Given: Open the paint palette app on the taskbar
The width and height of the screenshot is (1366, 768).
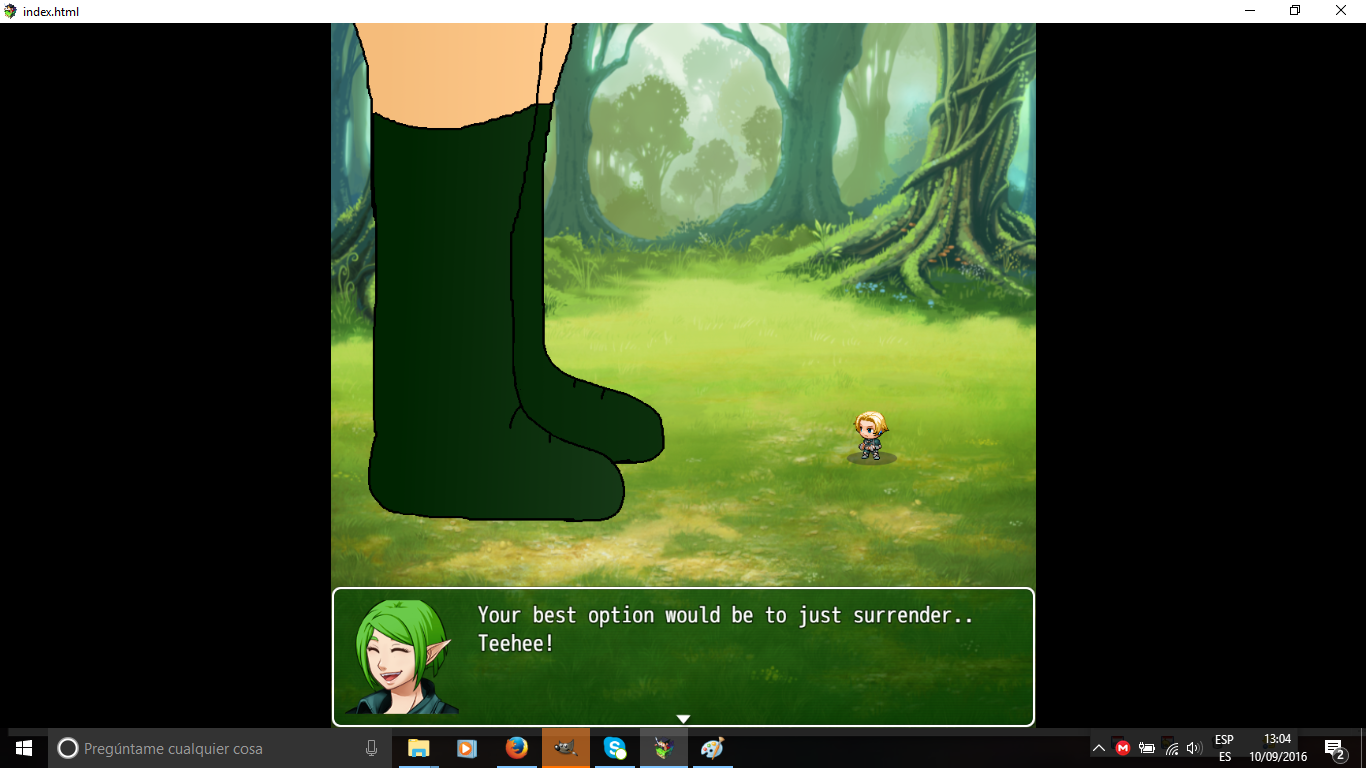Looking at the screenshot, I should tap(712, 748).
